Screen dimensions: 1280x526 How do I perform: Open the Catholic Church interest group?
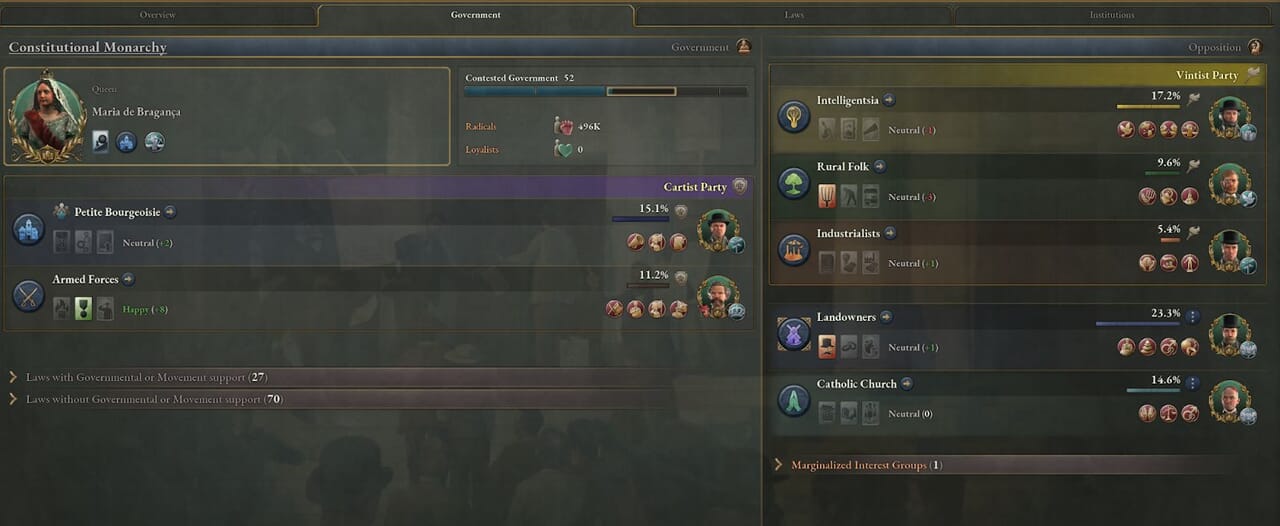coord(857,384)
